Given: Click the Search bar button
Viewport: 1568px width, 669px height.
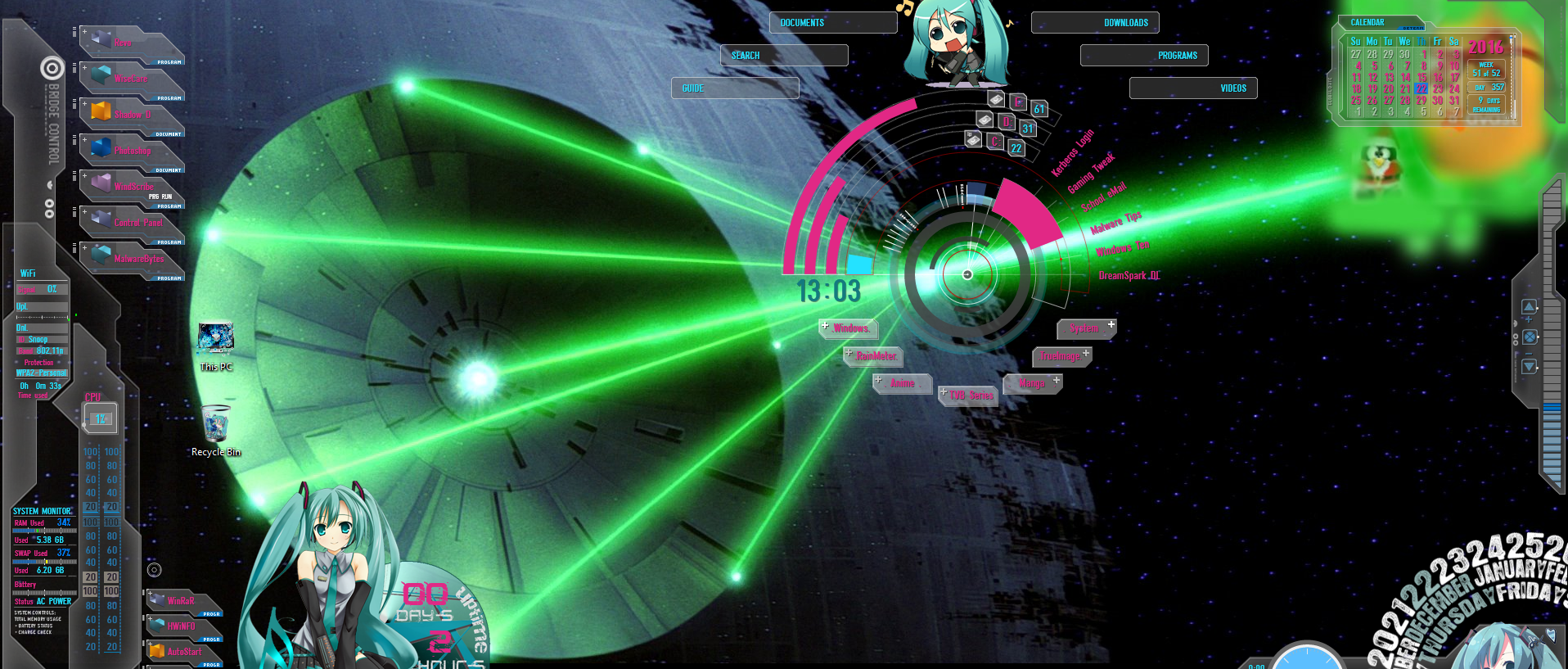Looking at the screenshot, I should [783, 56].
